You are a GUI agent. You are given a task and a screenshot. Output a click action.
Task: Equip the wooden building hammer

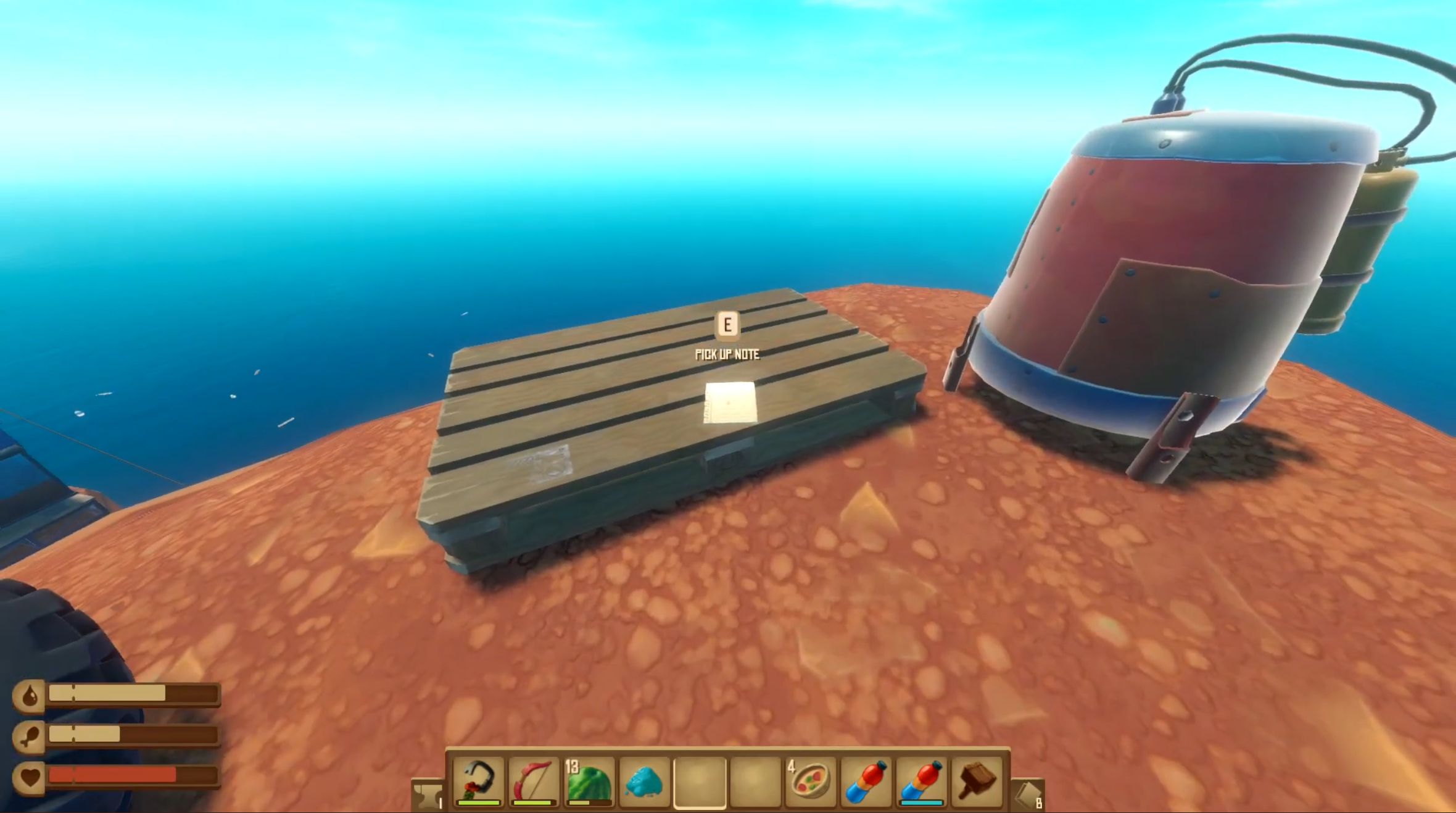[x=977, y=782]
